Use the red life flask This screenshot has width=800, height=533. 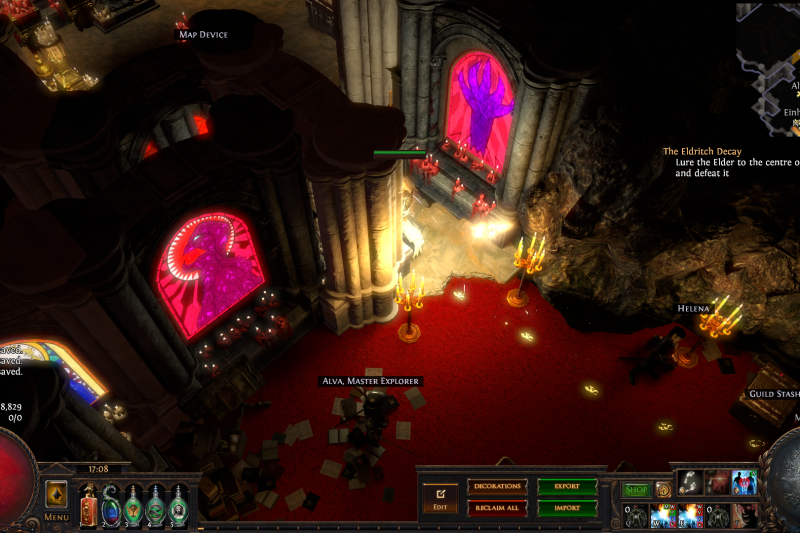click(88, 503)
